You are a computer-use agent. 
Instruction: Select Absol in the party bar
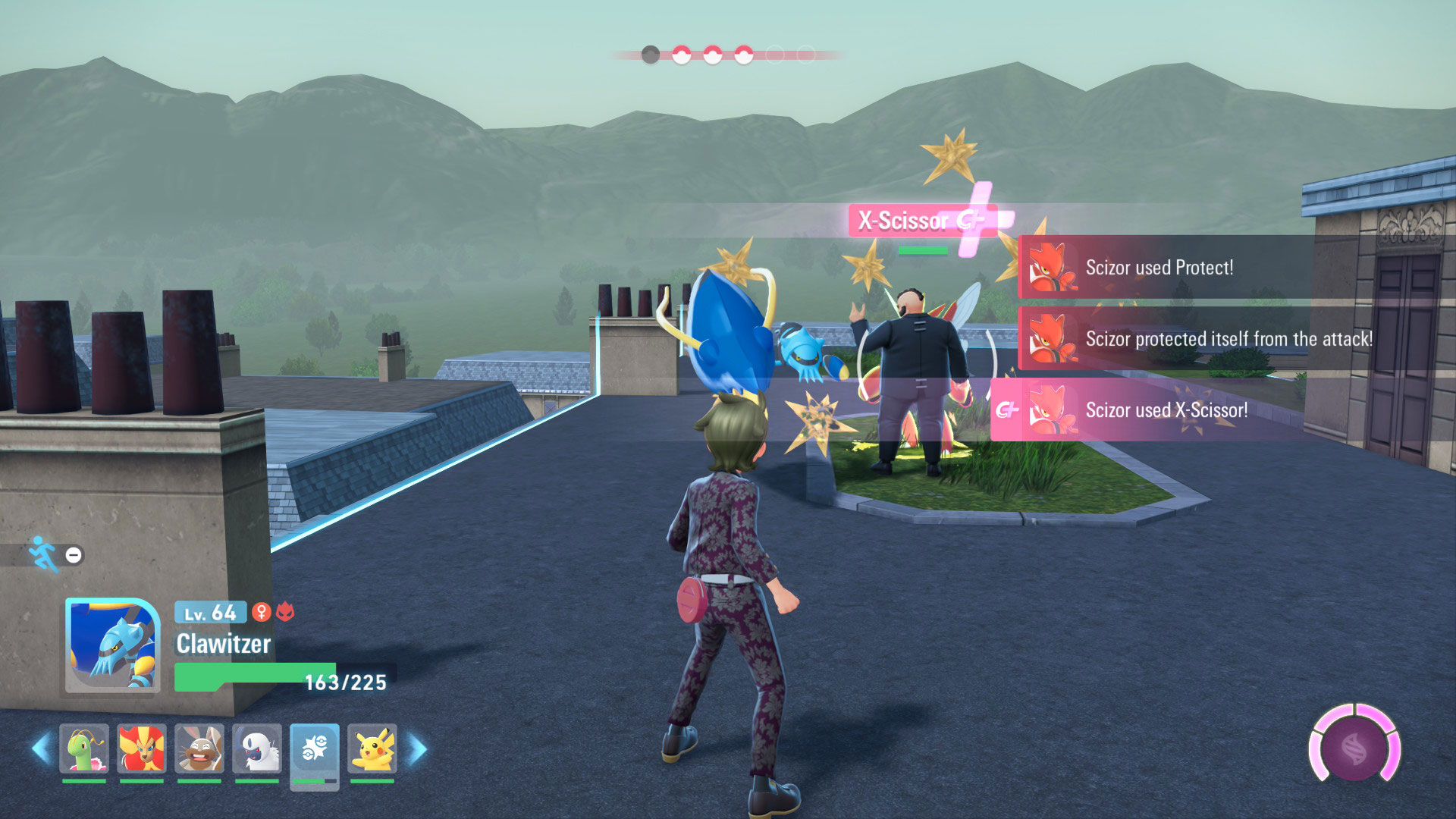[257, 749]
